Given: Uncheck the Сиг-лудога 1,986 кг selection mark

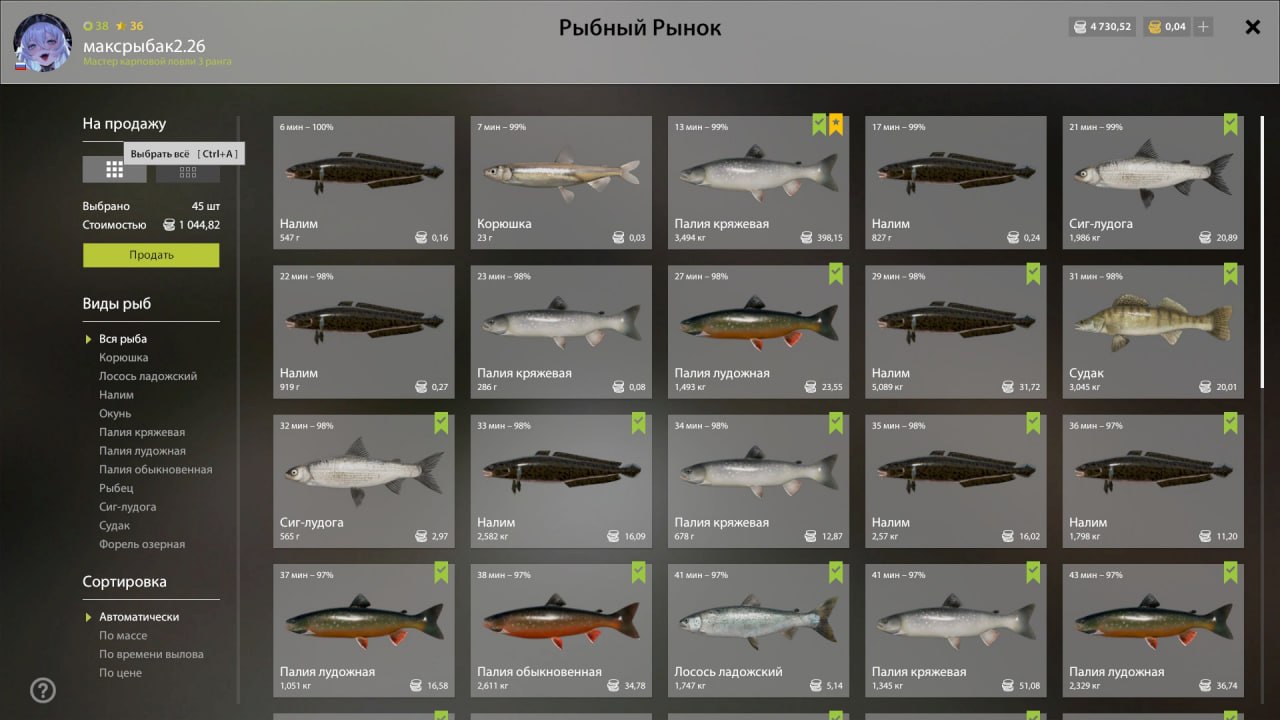Looking at the screenshot, I should [1232, 124].
